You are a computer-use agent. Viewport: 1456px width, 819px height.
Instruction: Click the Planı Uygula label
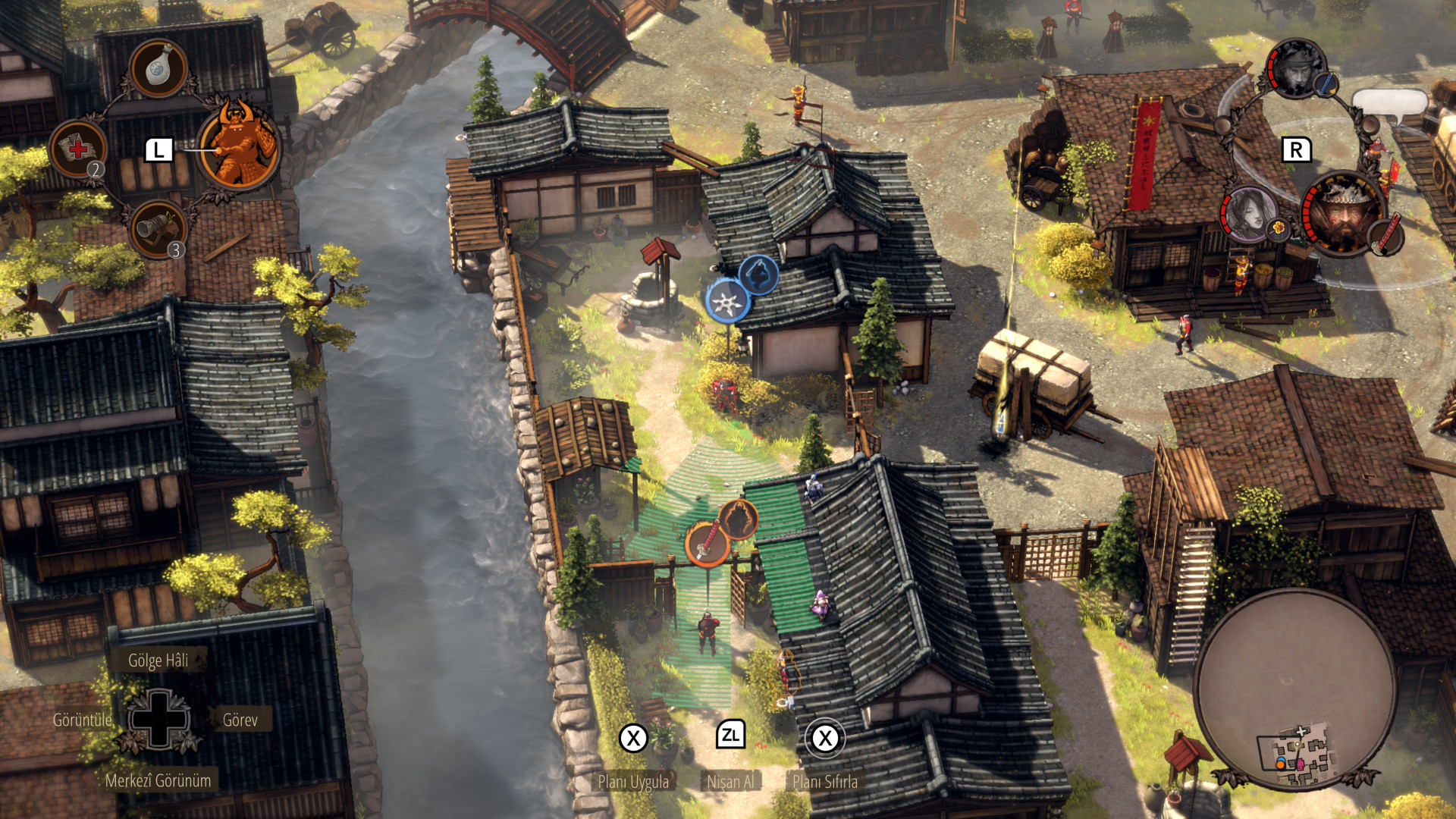(633, 781)
